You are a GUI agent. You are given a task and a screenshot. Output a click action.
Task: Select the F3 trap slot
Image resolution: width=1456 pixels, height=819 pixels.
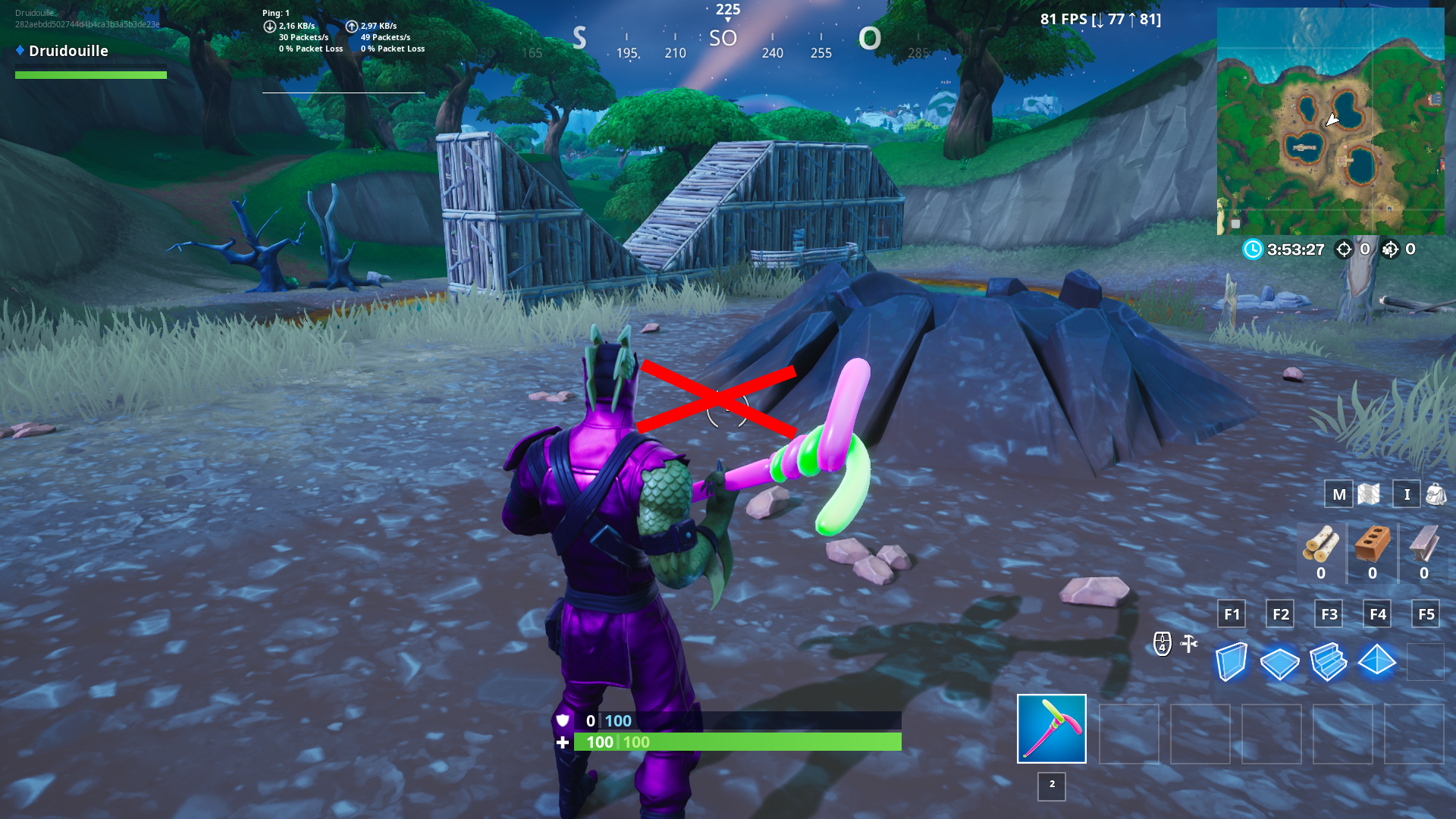coord(1329,614)
